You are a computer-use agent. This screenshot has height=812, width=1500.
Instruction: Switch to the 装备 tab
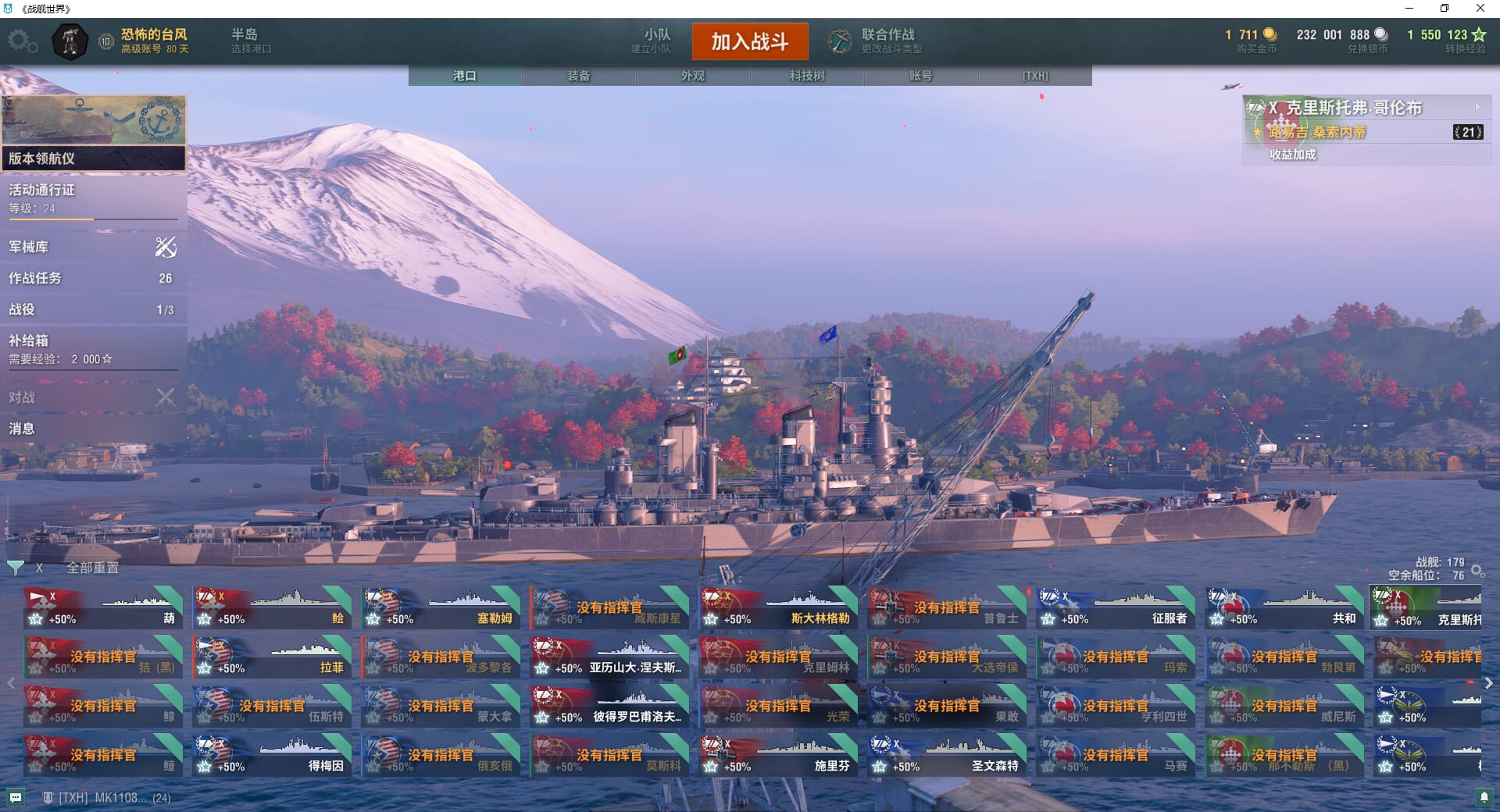point(578,76)
